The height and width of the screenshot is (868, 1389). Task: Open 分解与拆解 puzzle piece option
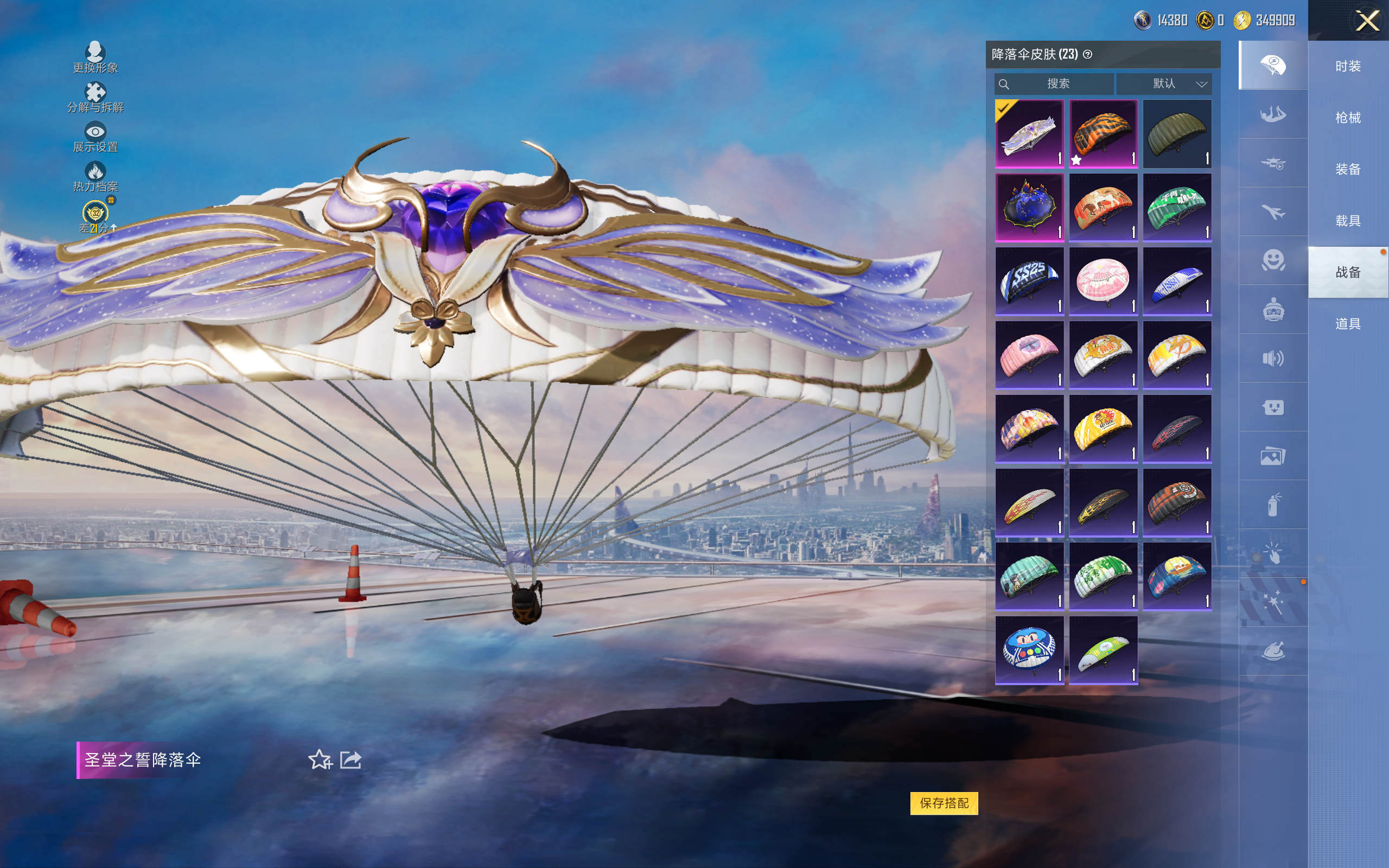[x=95, y=97]
